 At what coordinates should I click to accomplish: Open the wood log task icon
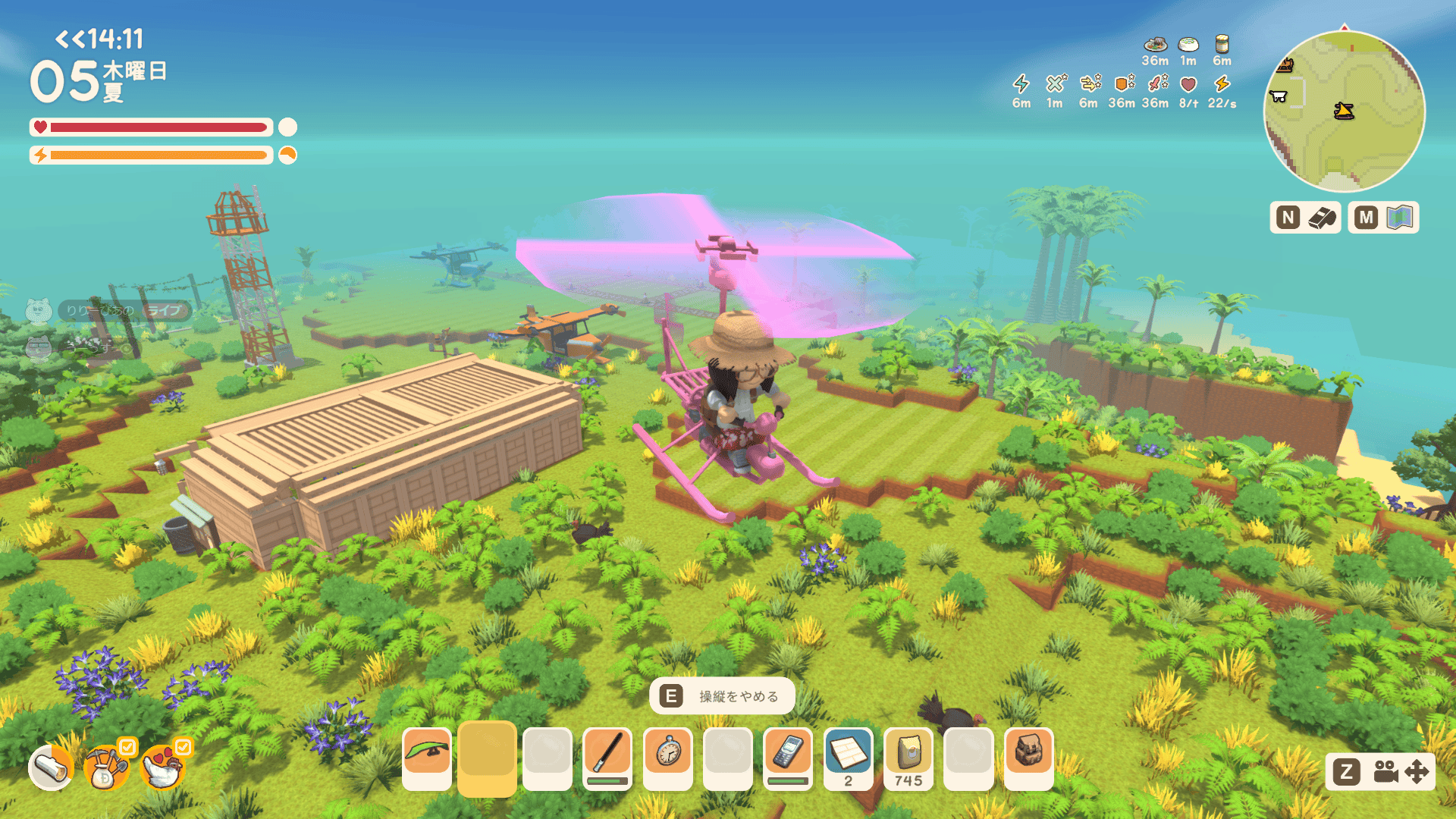click(51, 768)
